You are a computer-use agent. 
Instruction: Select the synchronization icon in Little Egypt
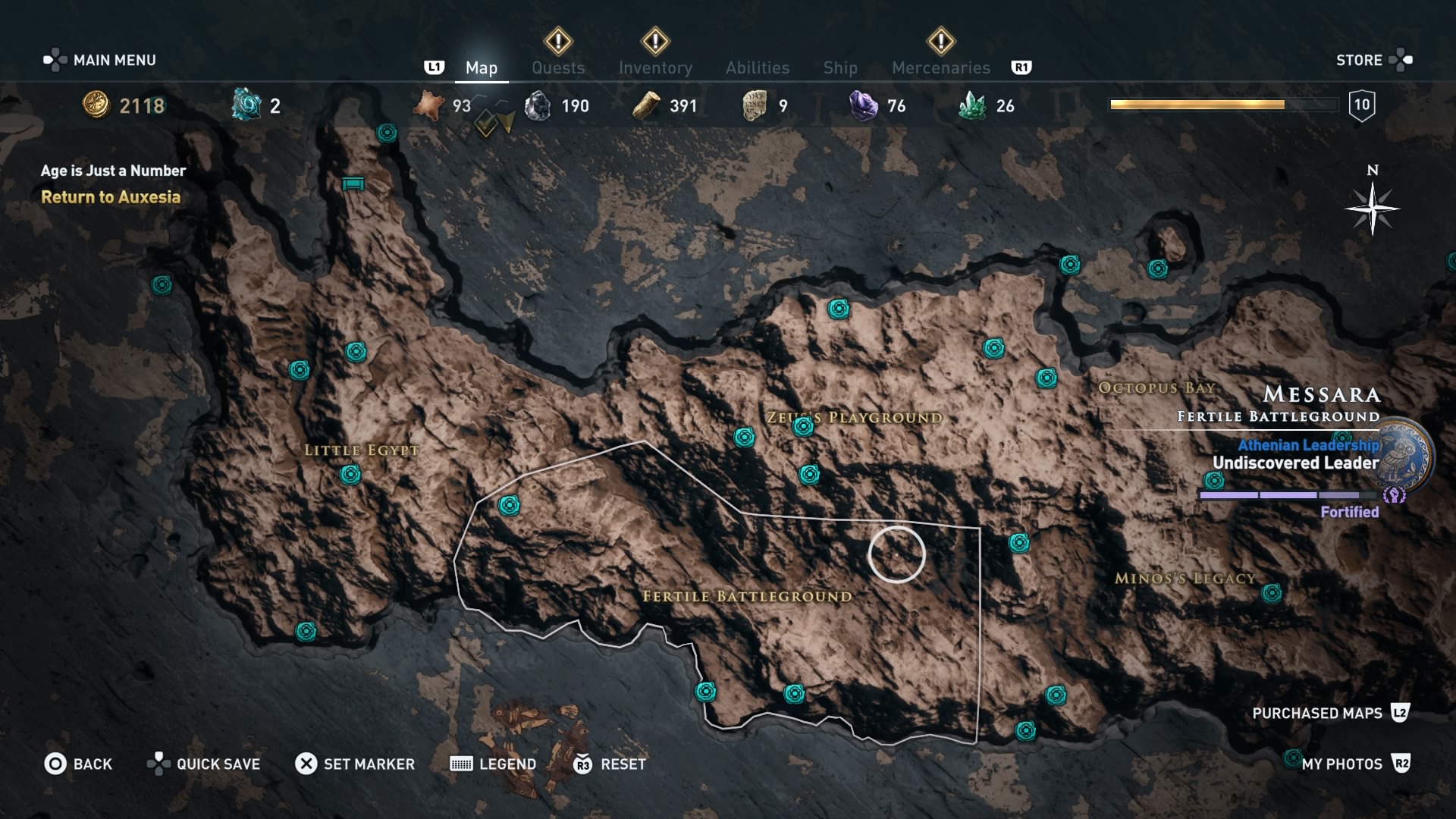tap(350, 475)
